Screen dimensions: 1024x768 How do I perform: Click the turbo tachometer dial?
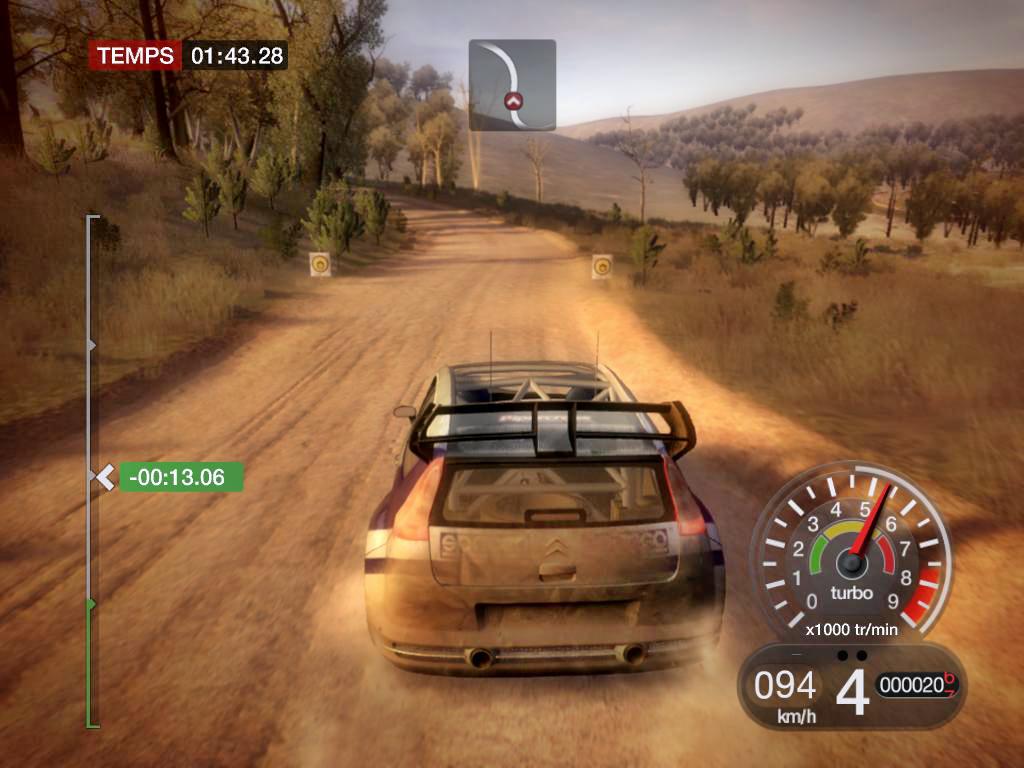(x=851, y=553)
